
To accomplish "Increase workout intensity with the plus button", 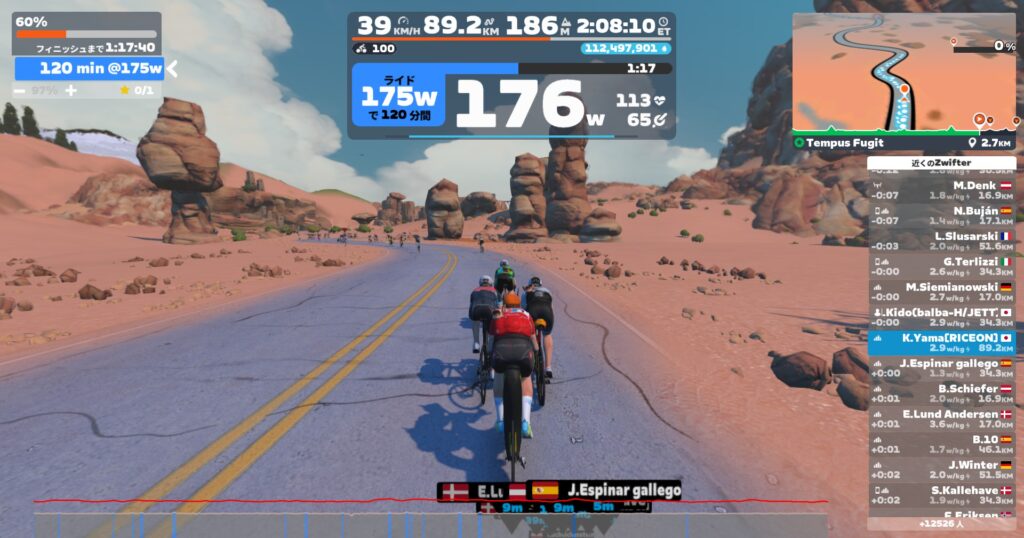I will (x=71, y=91).
